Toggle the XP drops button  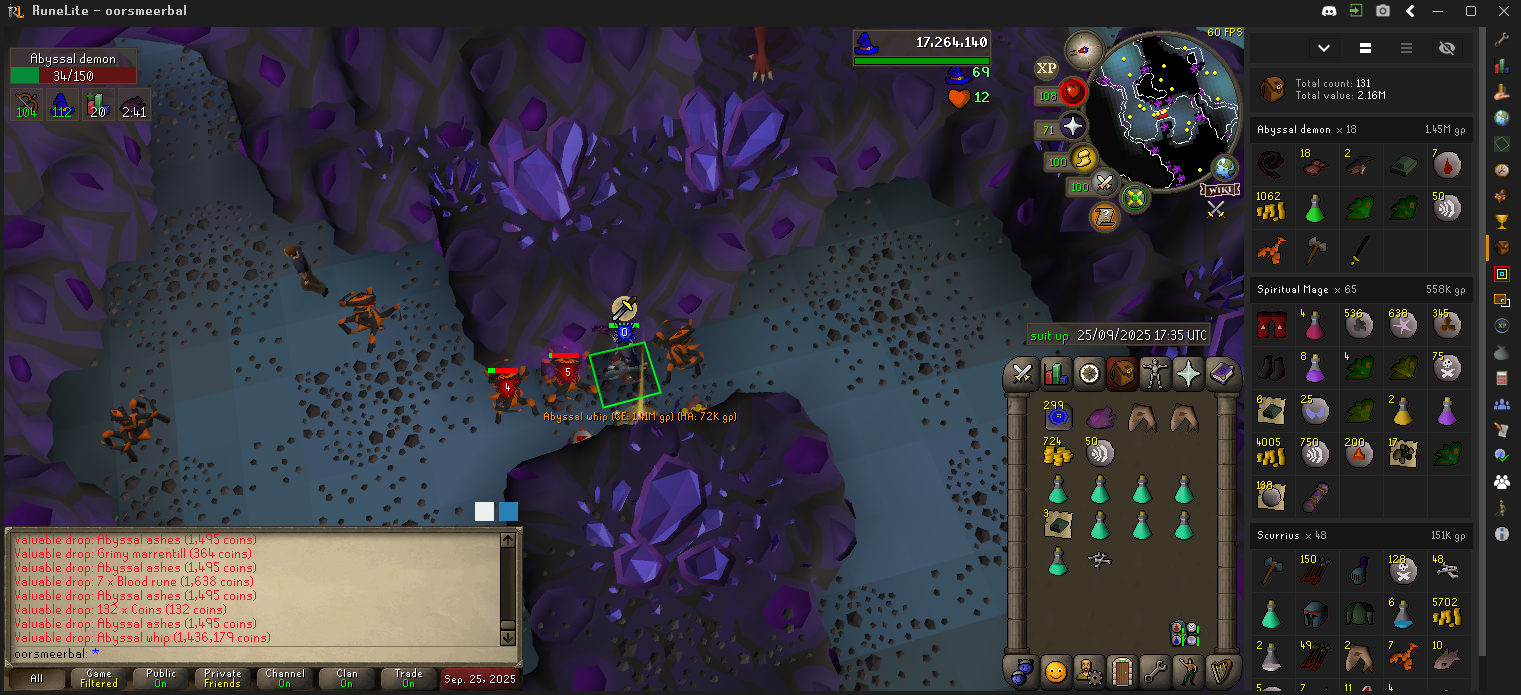tap(1046, 68)
